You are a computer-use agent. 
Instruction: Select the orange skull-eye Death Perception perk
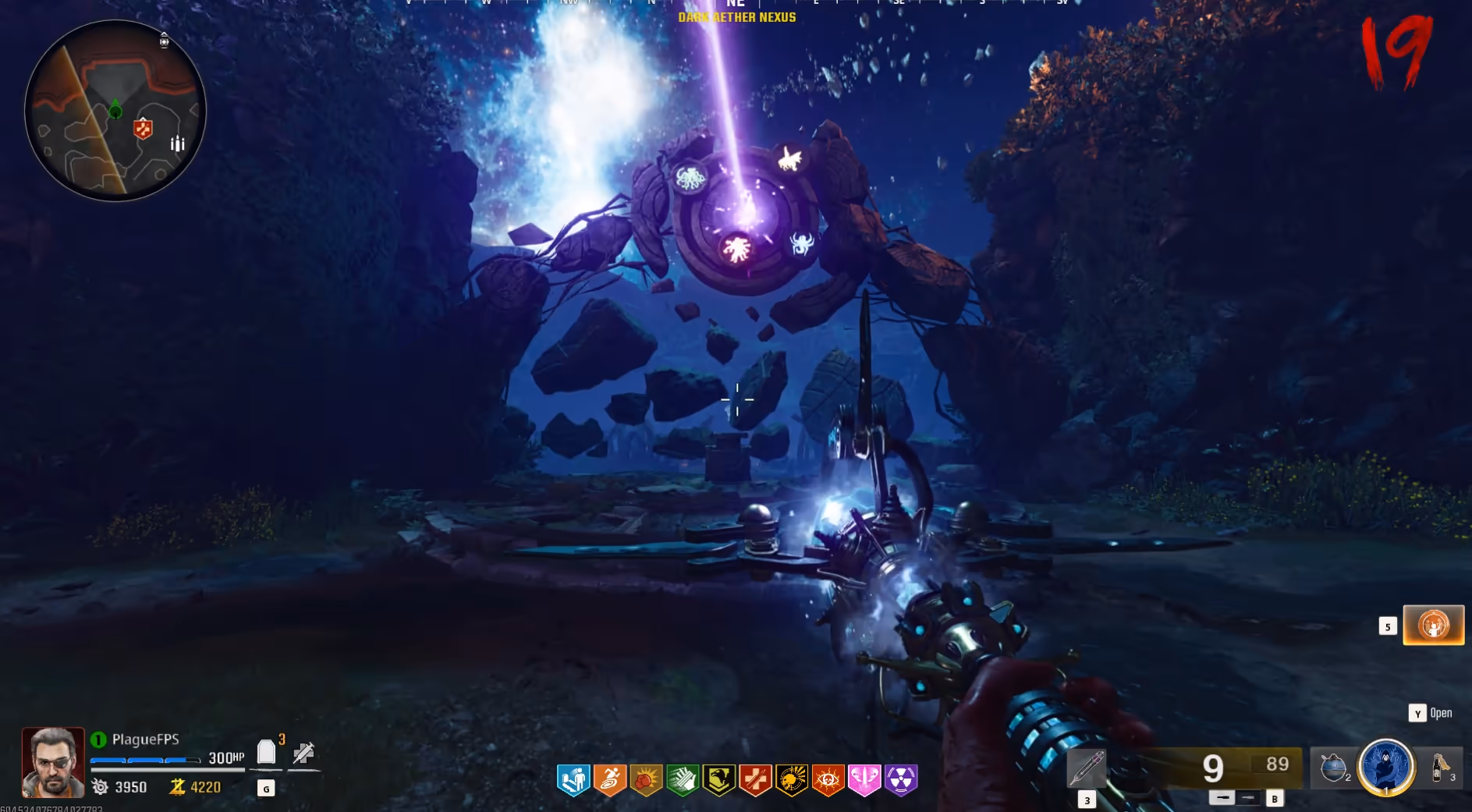(828, 779)
